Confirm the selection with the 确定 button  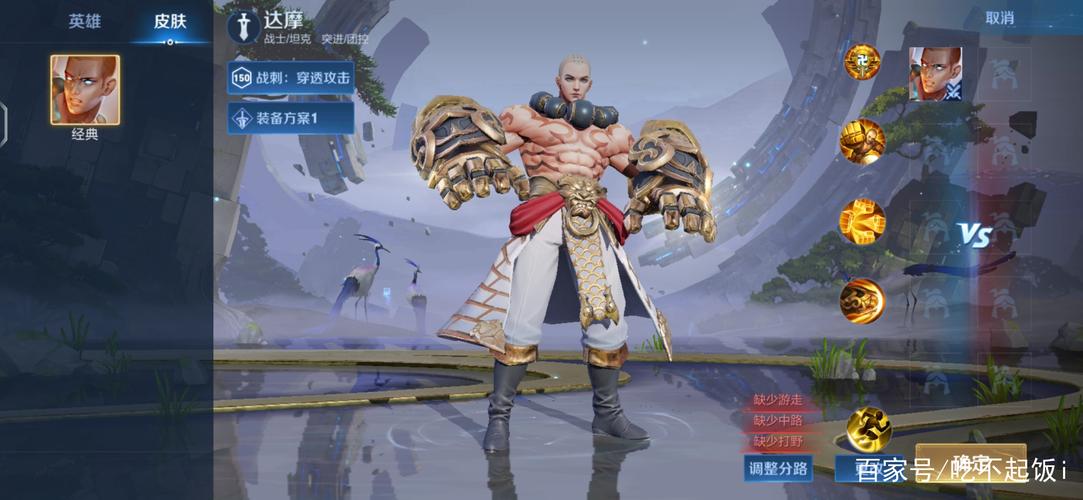pos(970,462)
